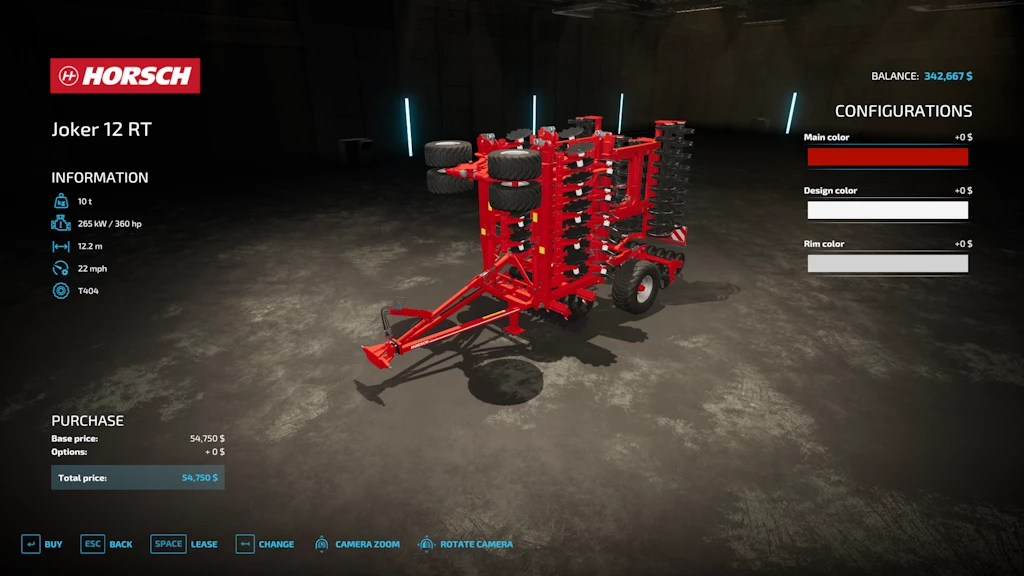This screenshot has height=576, width=1024.
Task: Select the red Main color swatch
Action: [887, 157]
